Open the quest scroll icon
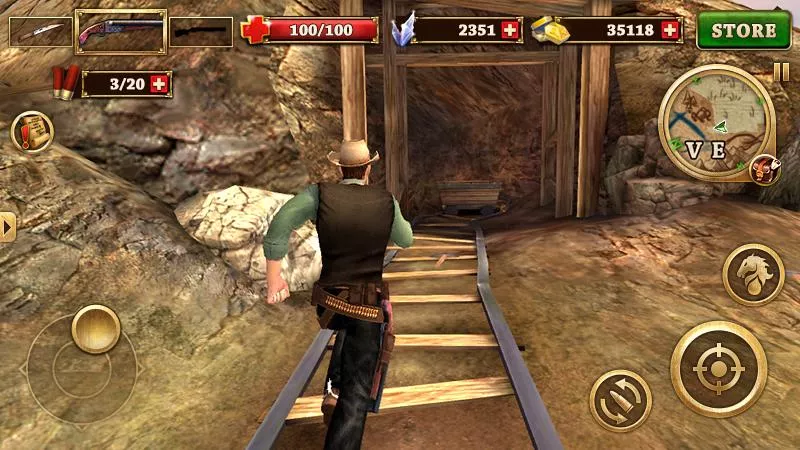Viewport: 800px width, 450px height. [x=31, y=131]
